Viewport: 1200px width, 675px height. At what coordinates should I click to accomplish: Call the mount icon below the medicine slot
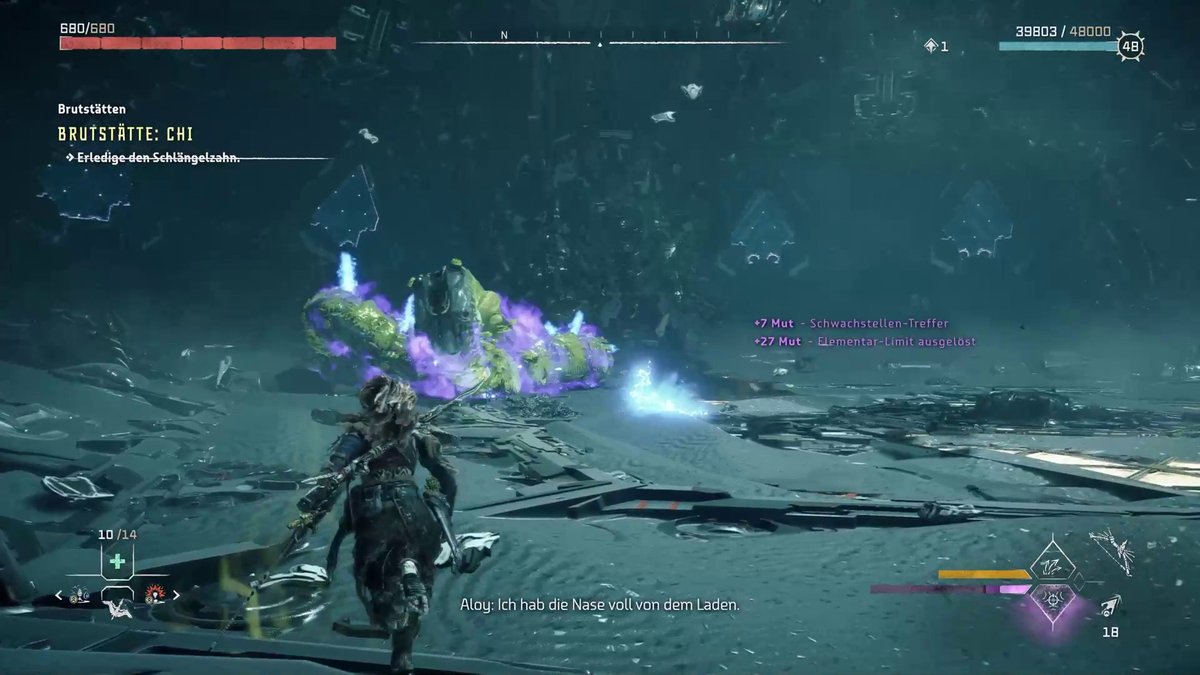pos(117,609)
